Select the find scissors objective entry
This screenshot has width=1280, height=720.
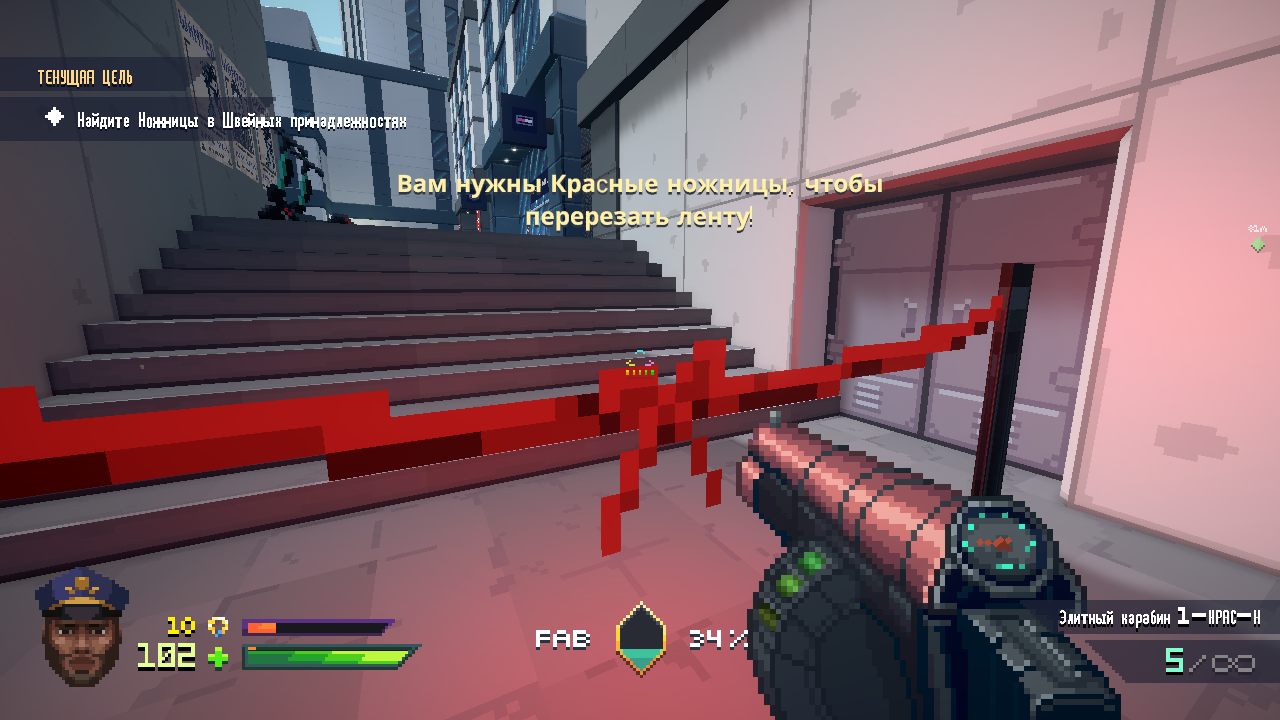241,120
